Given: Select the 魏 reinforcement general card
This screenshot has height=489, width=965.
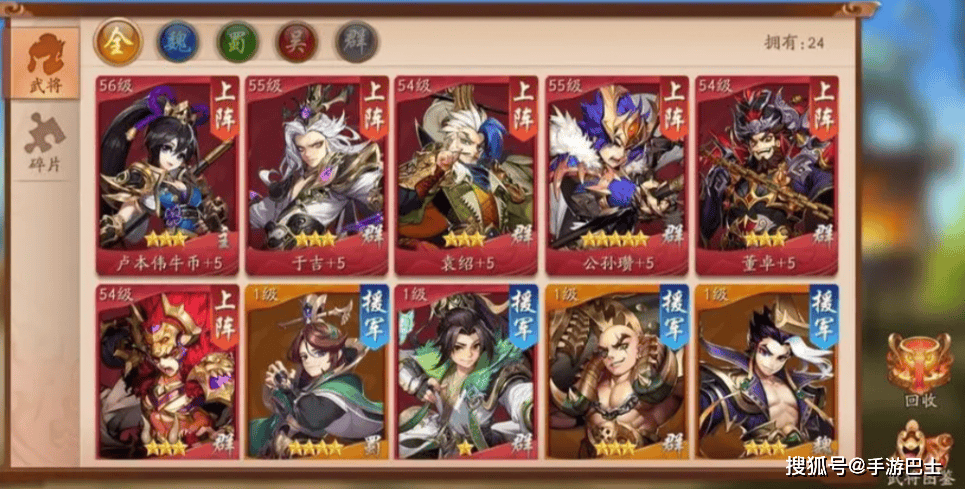Looking at the screenshot, I should (766, 372).
